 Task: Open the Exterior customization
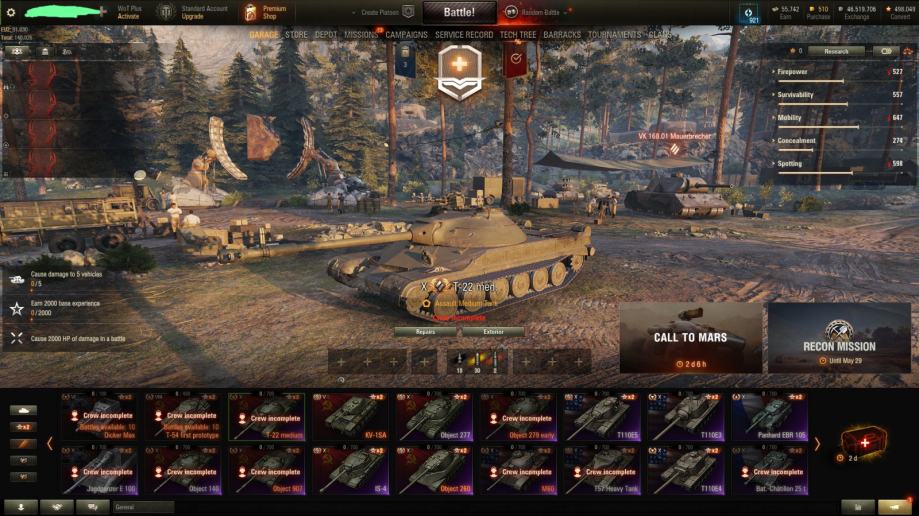pos(492,331)
